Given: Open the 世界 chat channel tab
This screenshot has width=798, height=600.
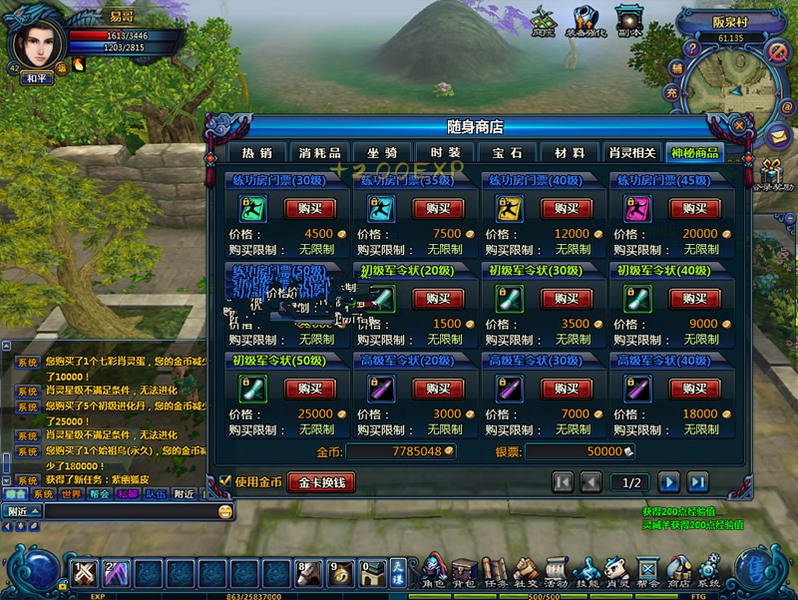Looking at the screenshot, I should 71,494.
